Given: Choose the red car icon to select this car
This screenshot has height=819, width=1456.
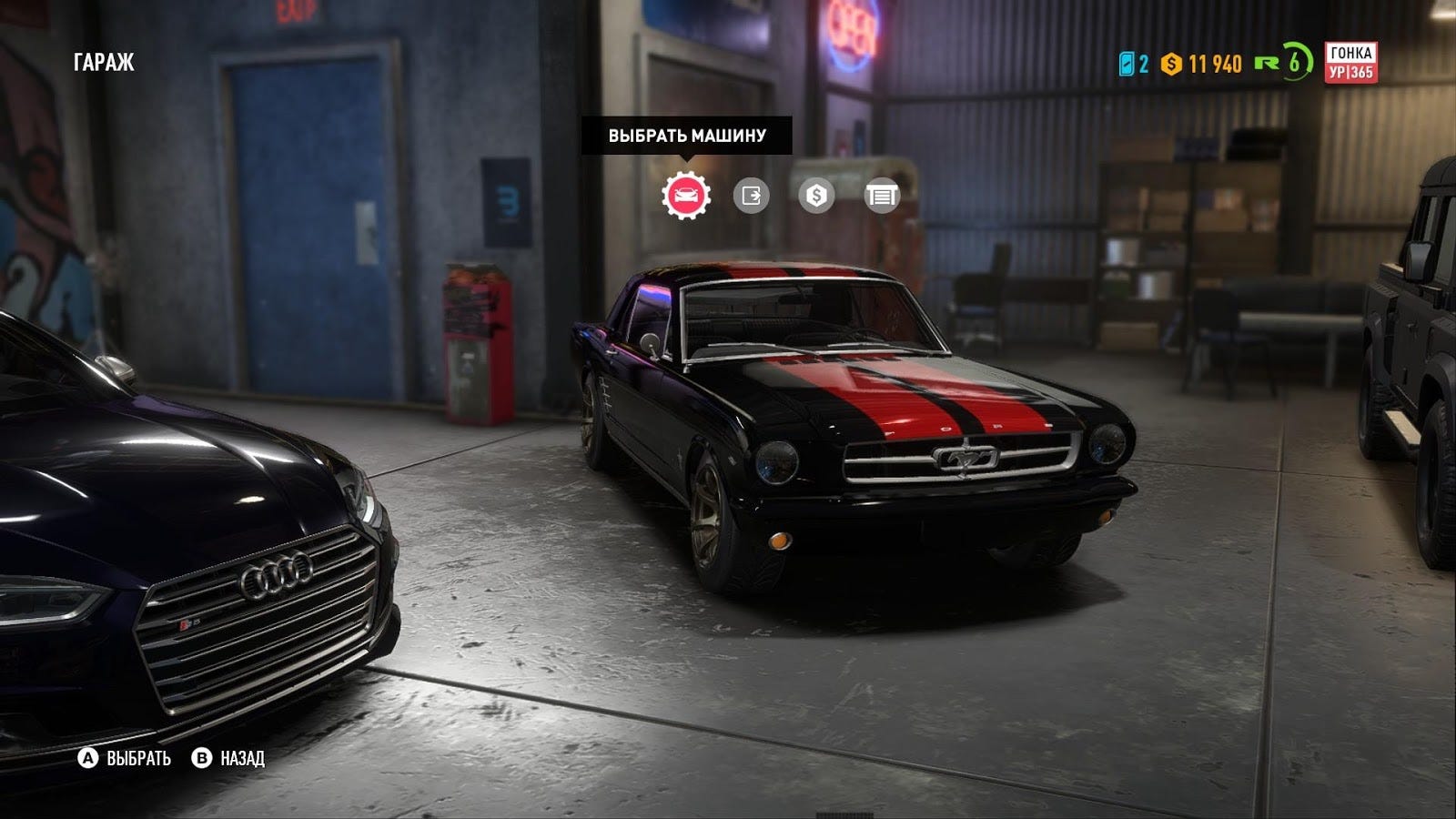Looking at the screenshot, I should pos(686,196).
